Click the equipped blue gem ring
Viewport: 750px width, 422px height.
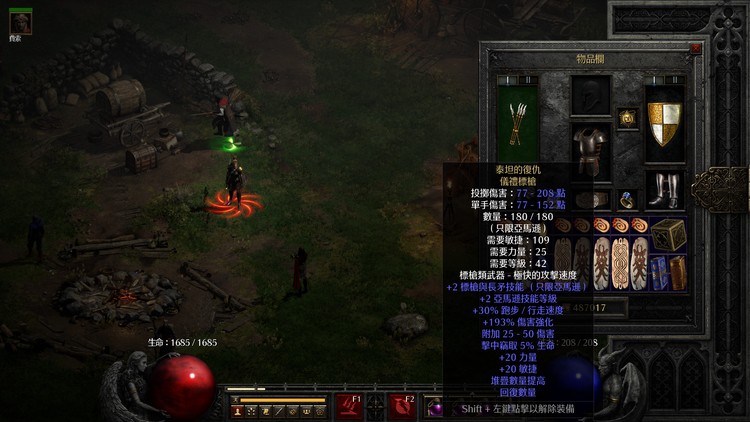pos(627,199)
